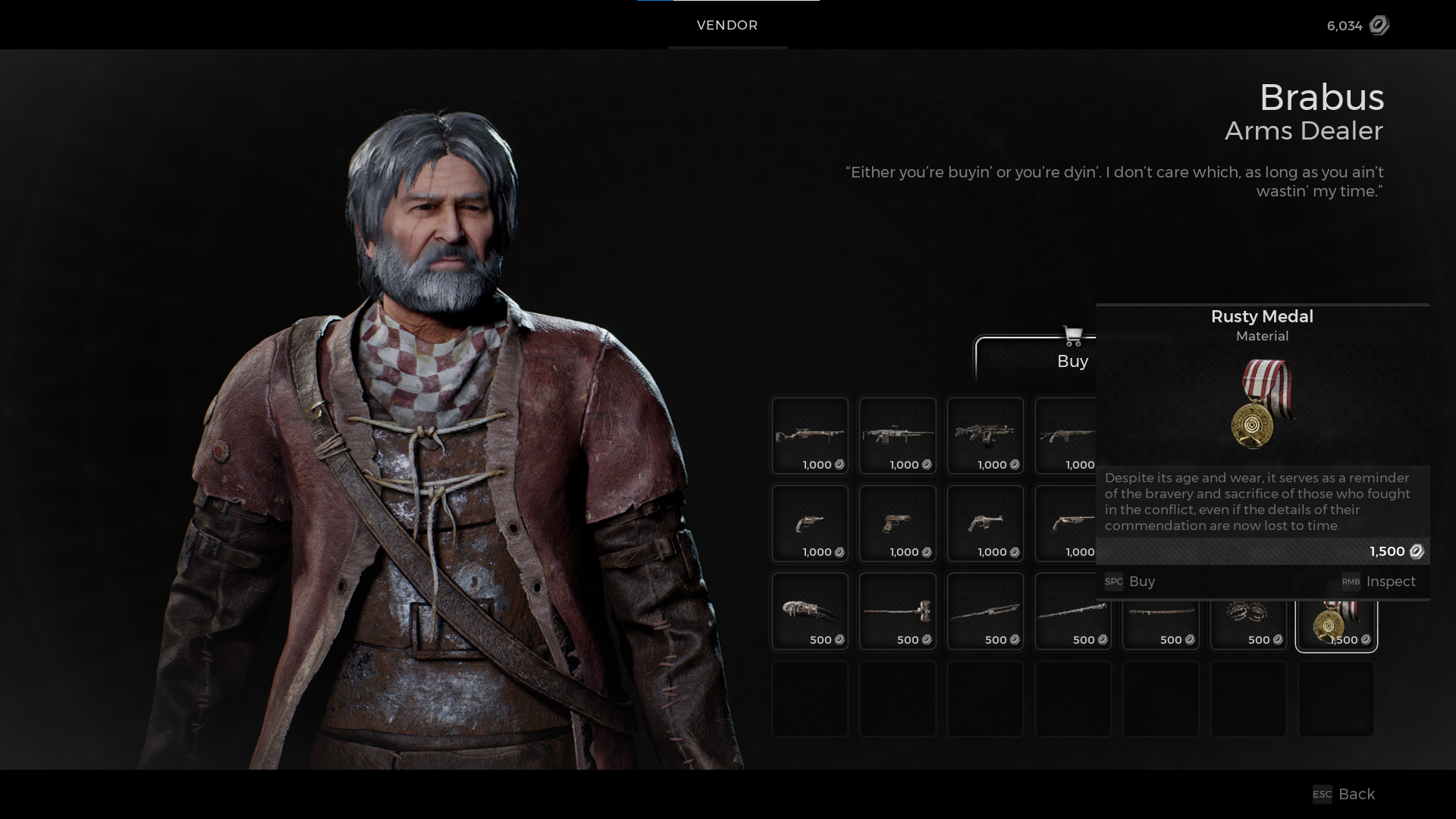
Task: Select the claw melee weapon icon
Action: [810, 610]
